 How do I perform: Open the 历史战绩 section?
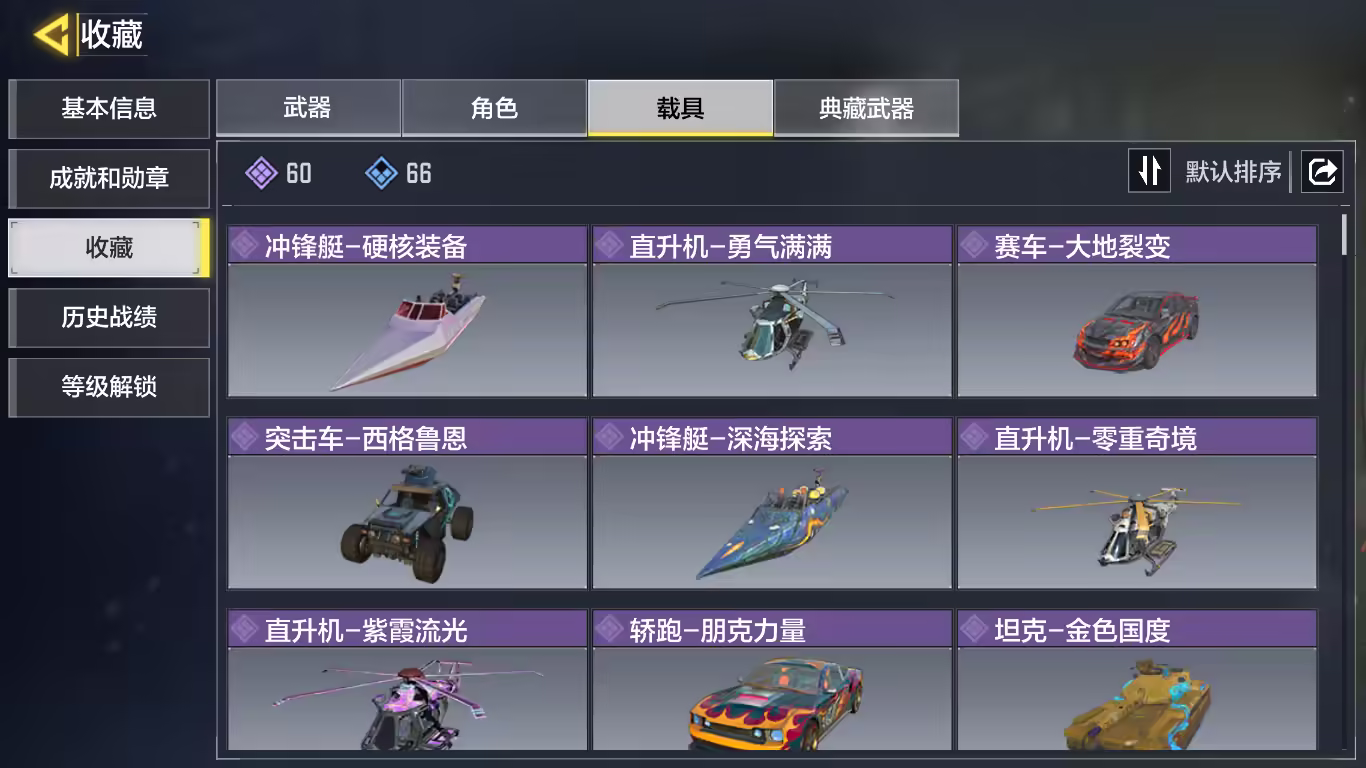tap(109, 318)
